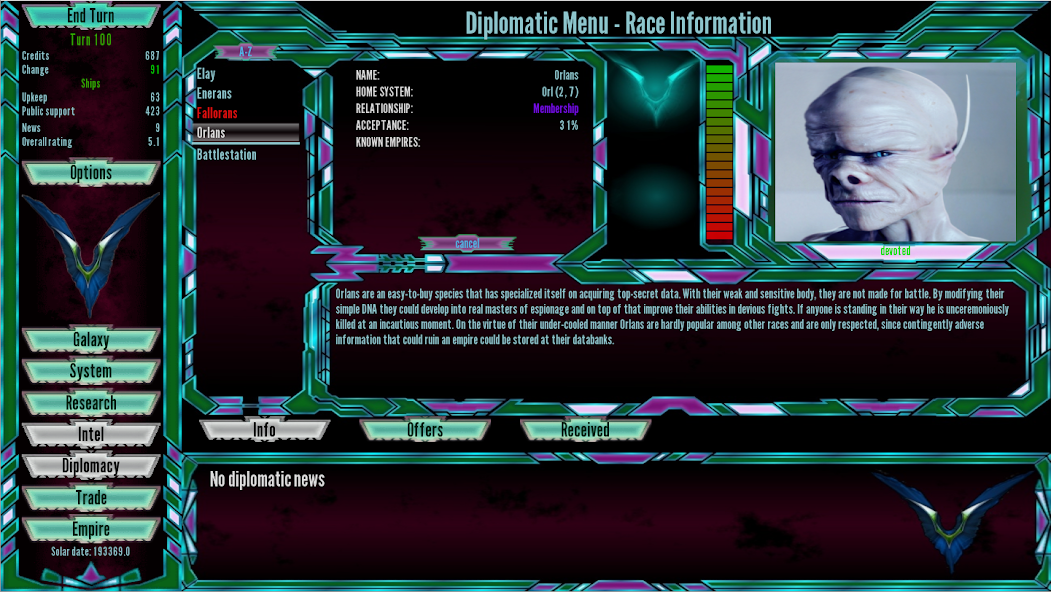This screenshot has width=1051, height=592.
Task: Select Battlestation in the race list
Action: click(x=227, y=155)
